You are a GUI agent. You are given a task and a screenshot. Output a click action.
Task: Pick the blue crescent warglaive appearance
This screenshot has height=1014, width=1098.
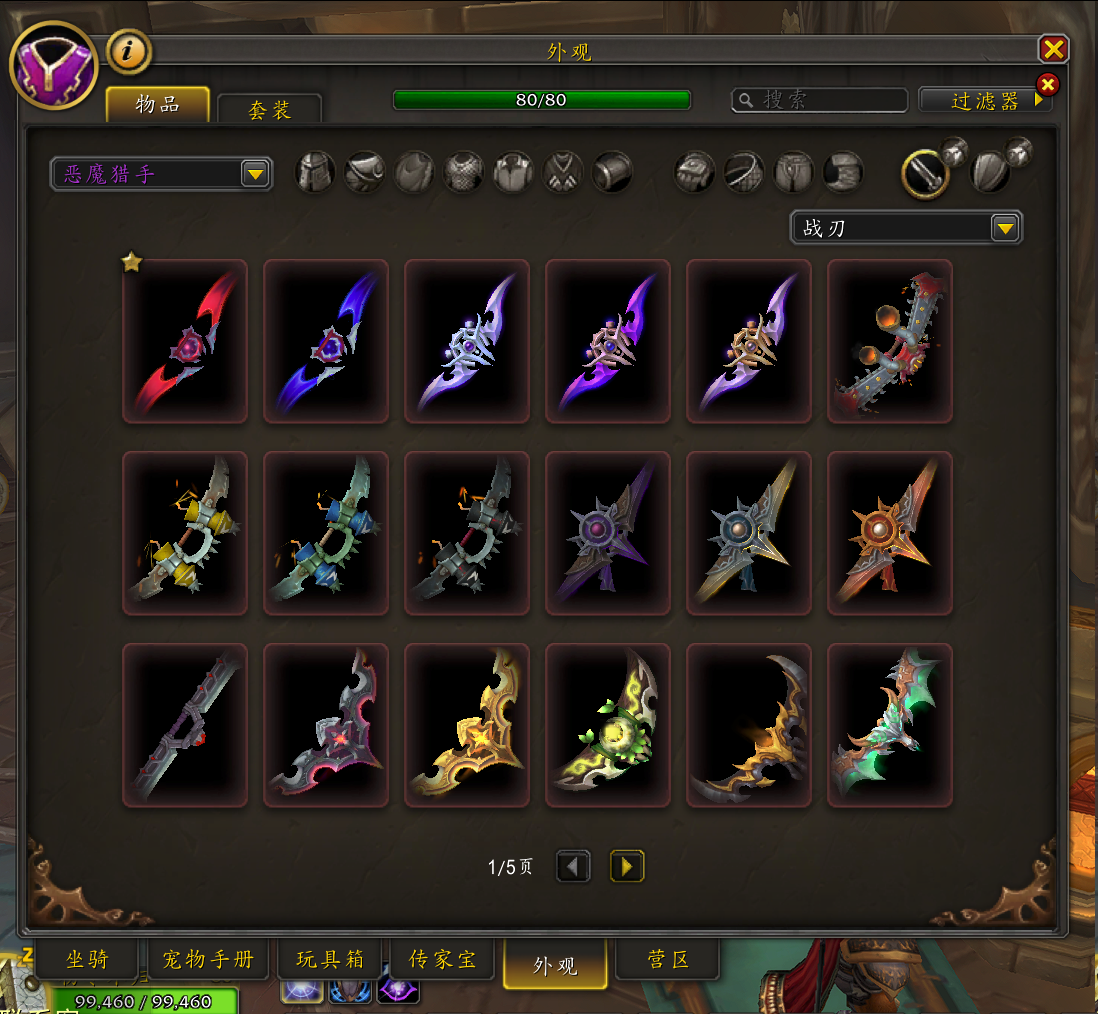point(326,341)
